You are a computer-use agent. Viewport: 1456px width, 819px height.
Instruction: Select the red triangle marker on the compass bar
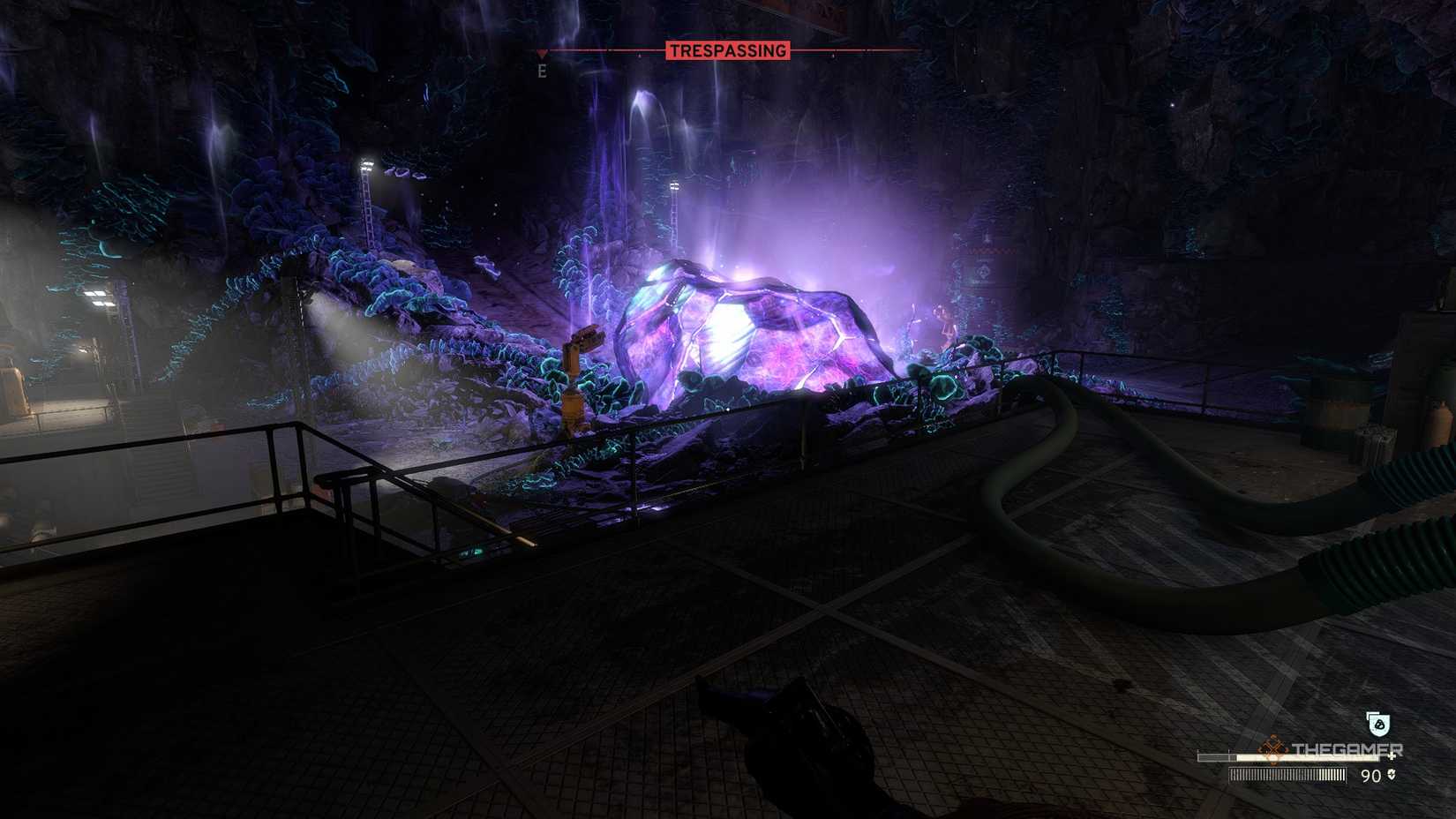pos(542,51)
